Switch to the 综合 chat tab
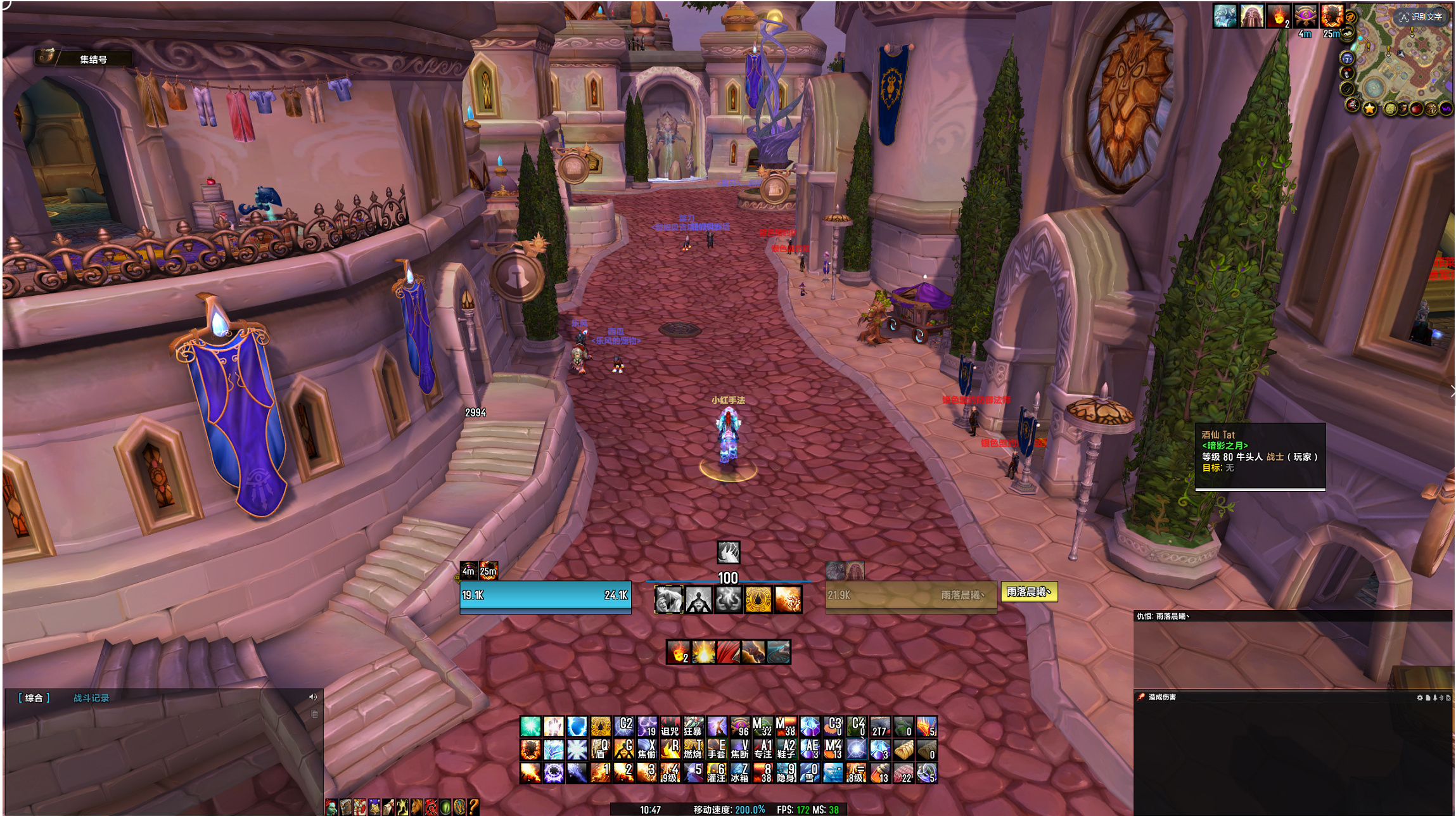This screenshot has width=1456, height=816. click(x=34, y=698)
